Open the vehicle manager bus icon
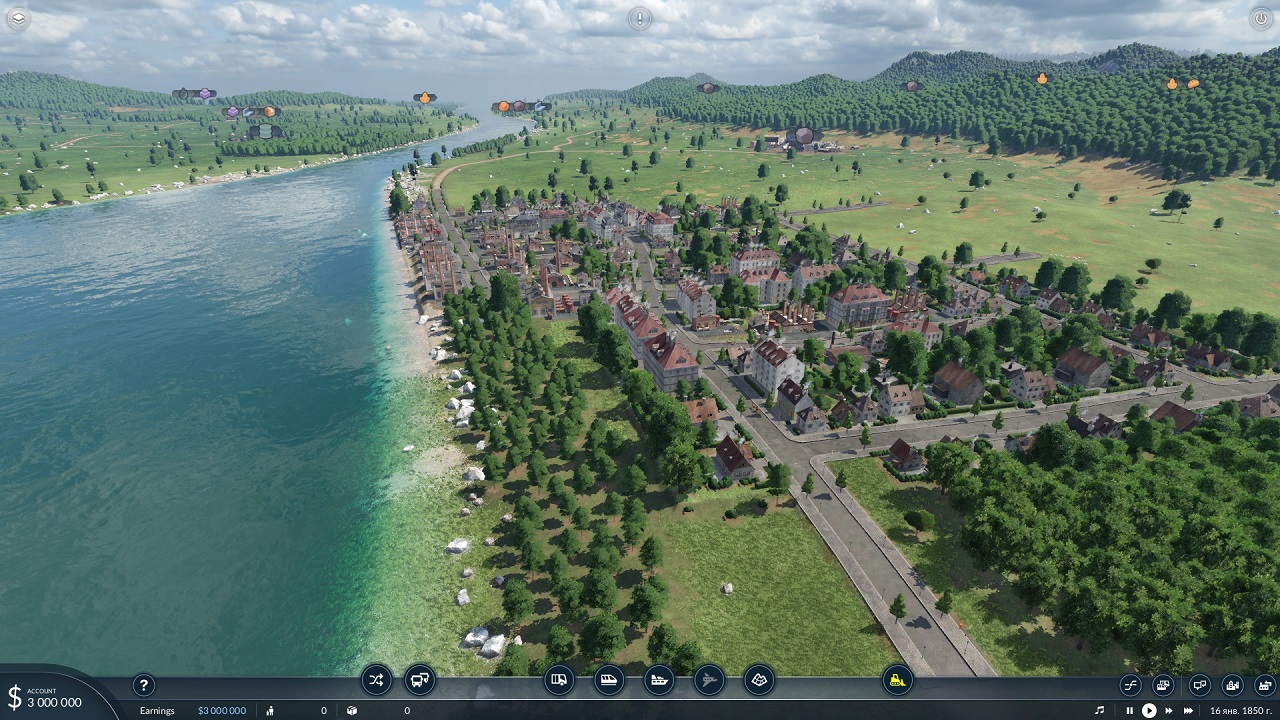This screenshot has width=1280, height=720. (420, 680)
